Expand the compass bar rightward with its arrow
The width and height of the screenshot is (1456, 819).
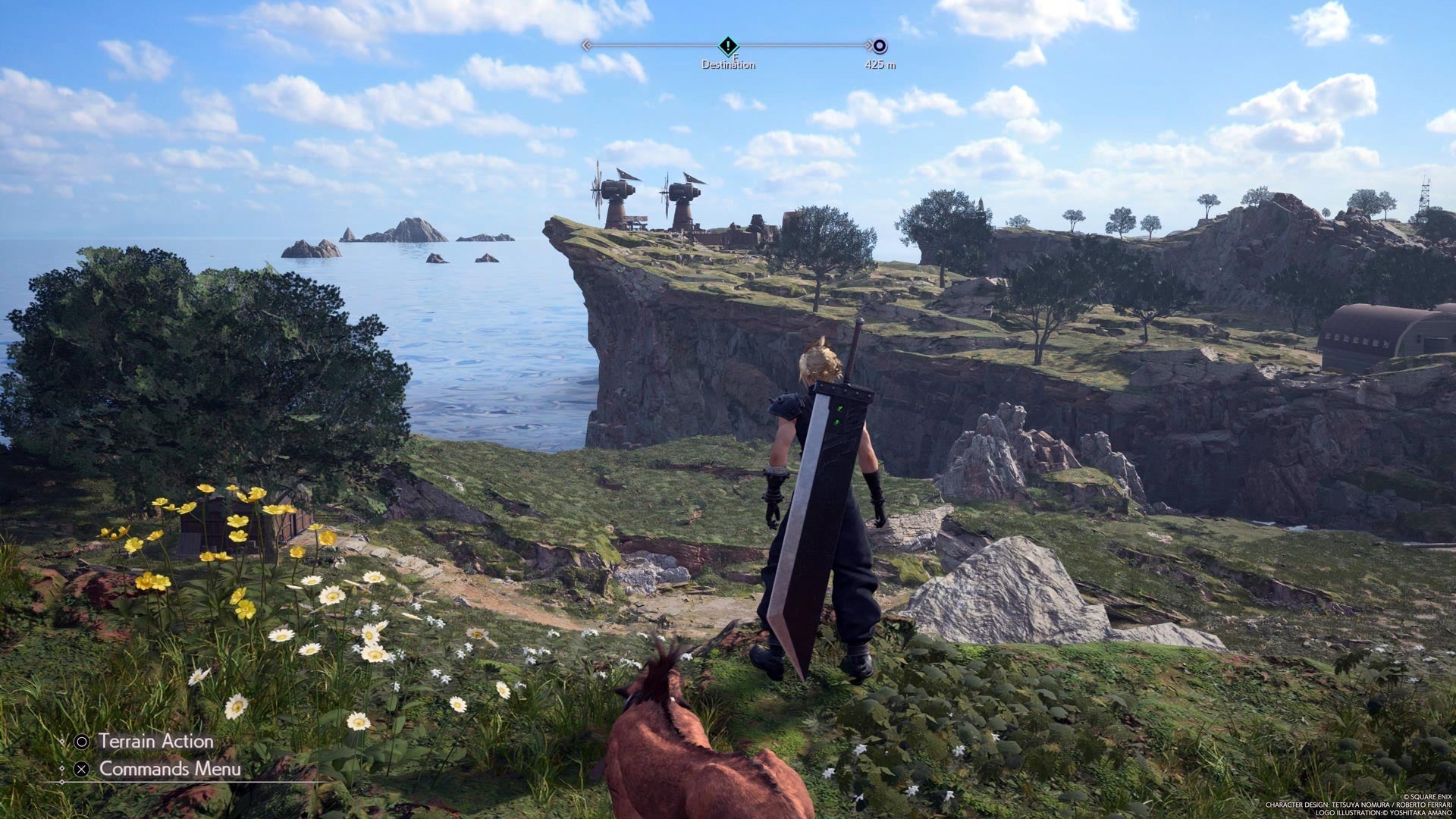[x=868, y=45]
